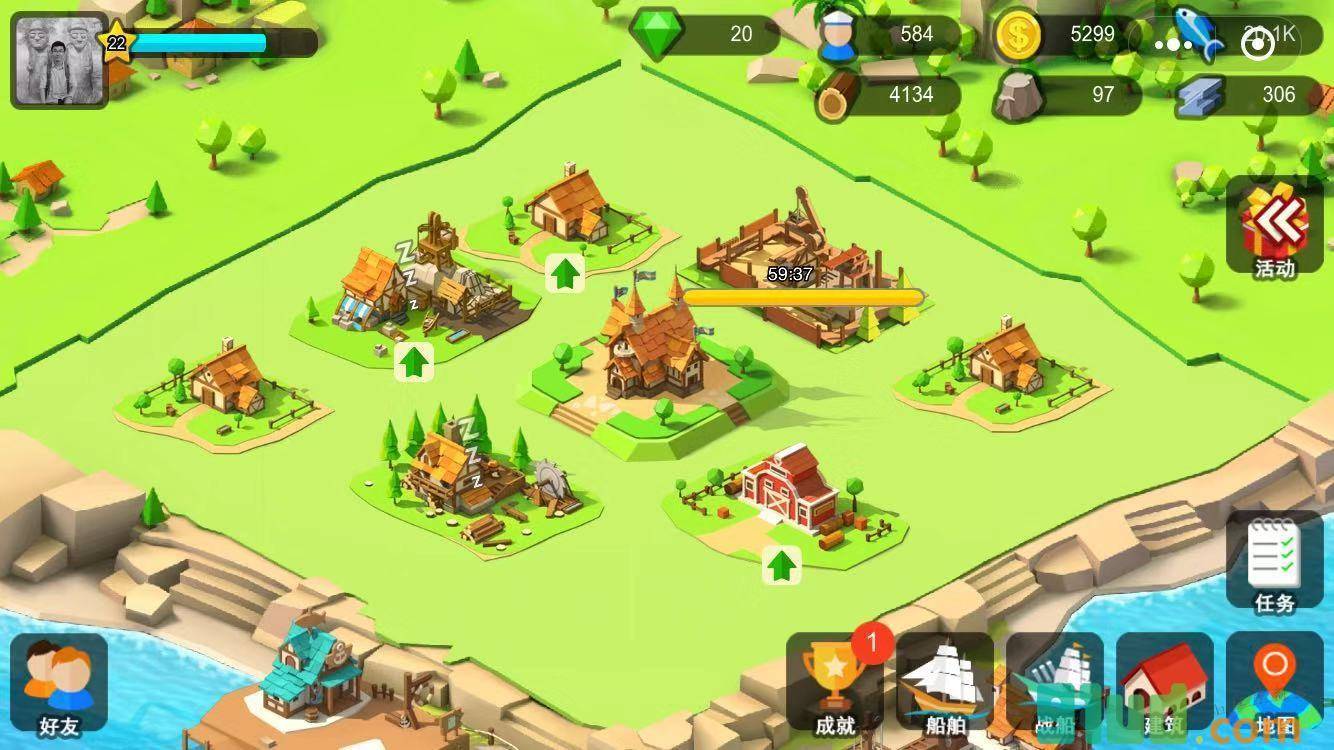Tap the upgrade arrow below the red barn
Screen dimensions: 1334x750
782,566
